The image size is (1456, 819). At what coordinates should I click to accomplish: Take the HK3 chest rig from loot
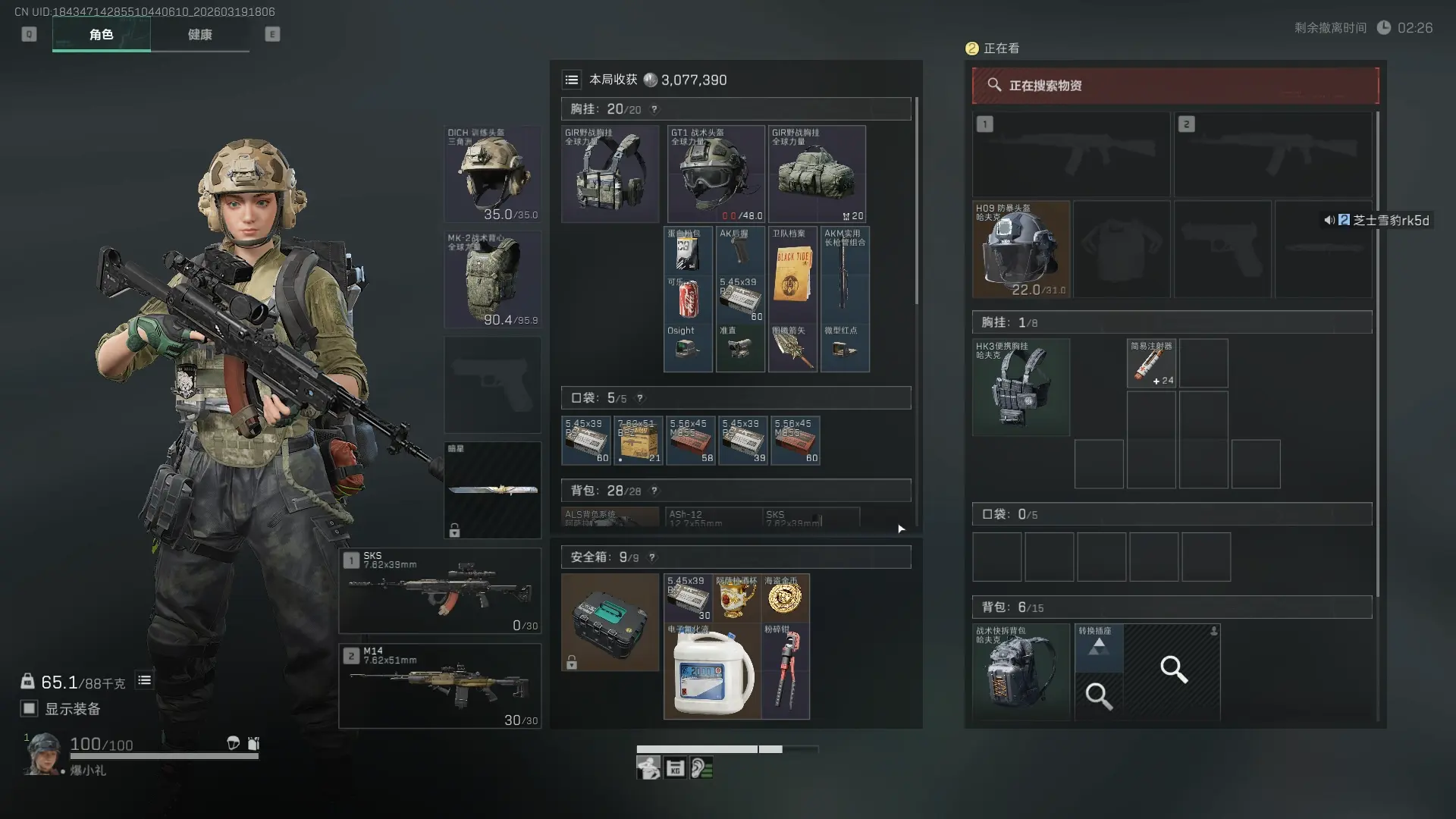1021,388
